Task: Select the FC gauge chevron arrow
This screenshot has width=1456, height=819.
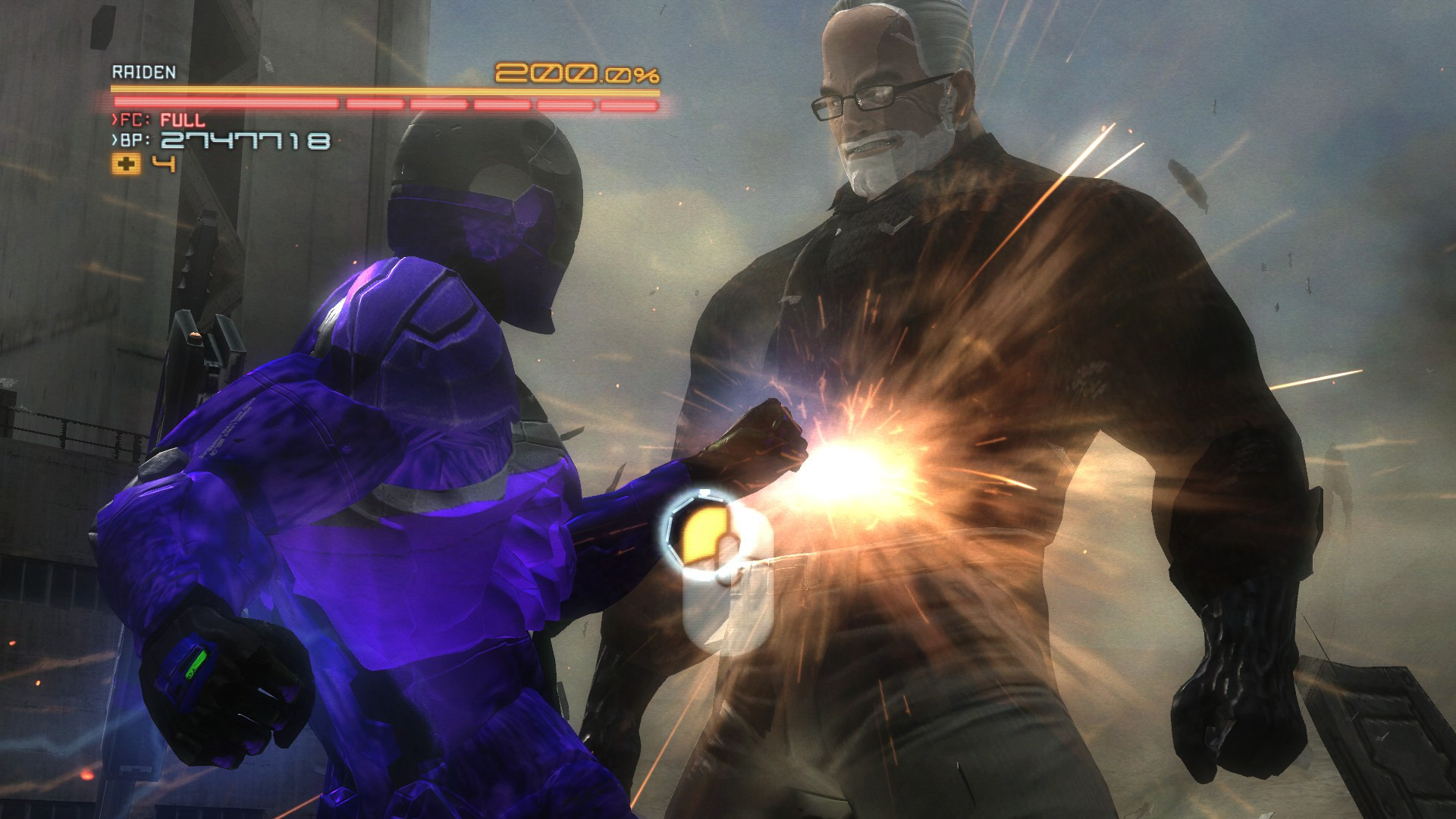Action: click(x=114, y=119)
